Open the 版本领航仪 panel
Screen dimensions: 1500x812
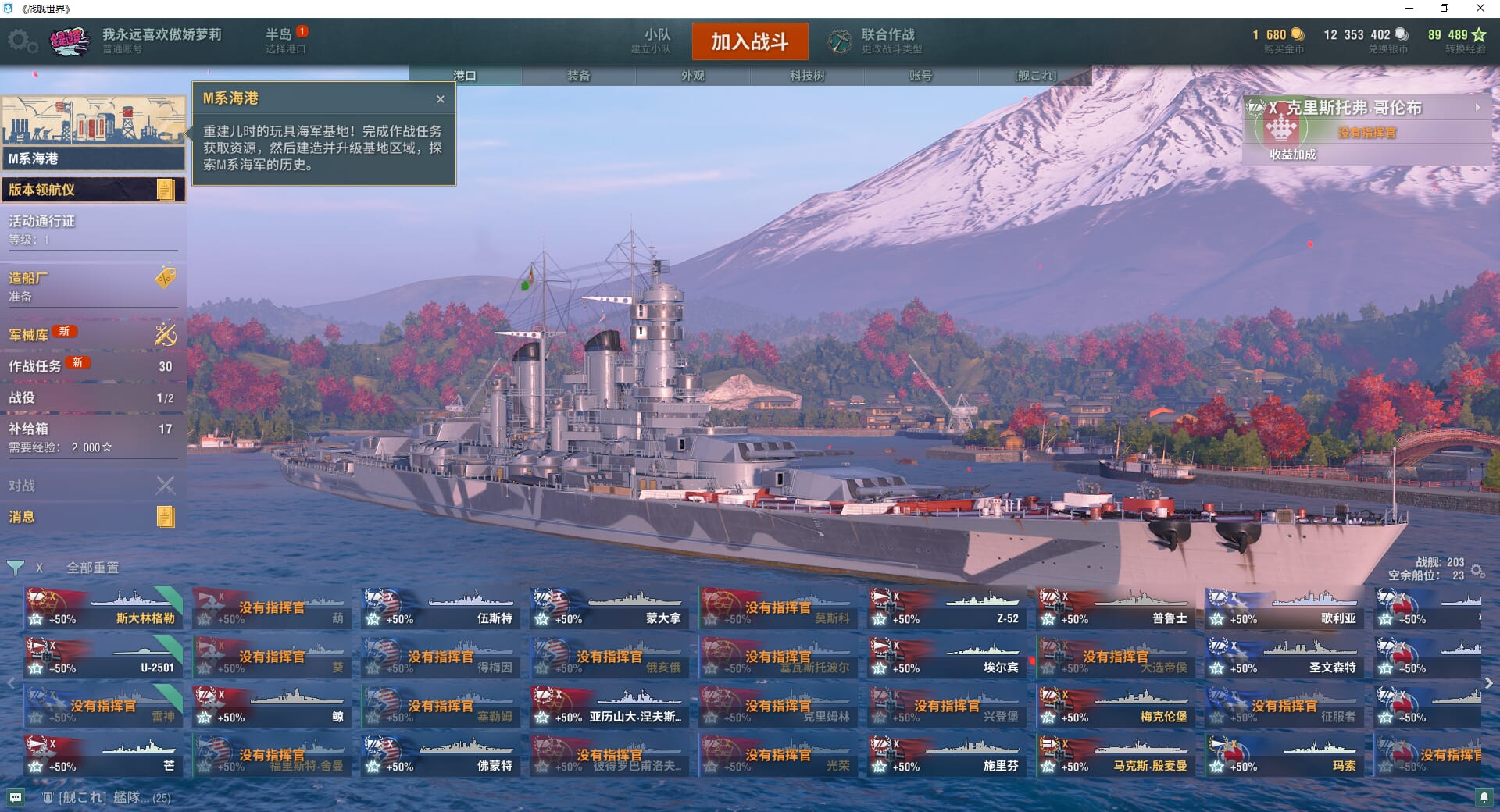[92, 190]
